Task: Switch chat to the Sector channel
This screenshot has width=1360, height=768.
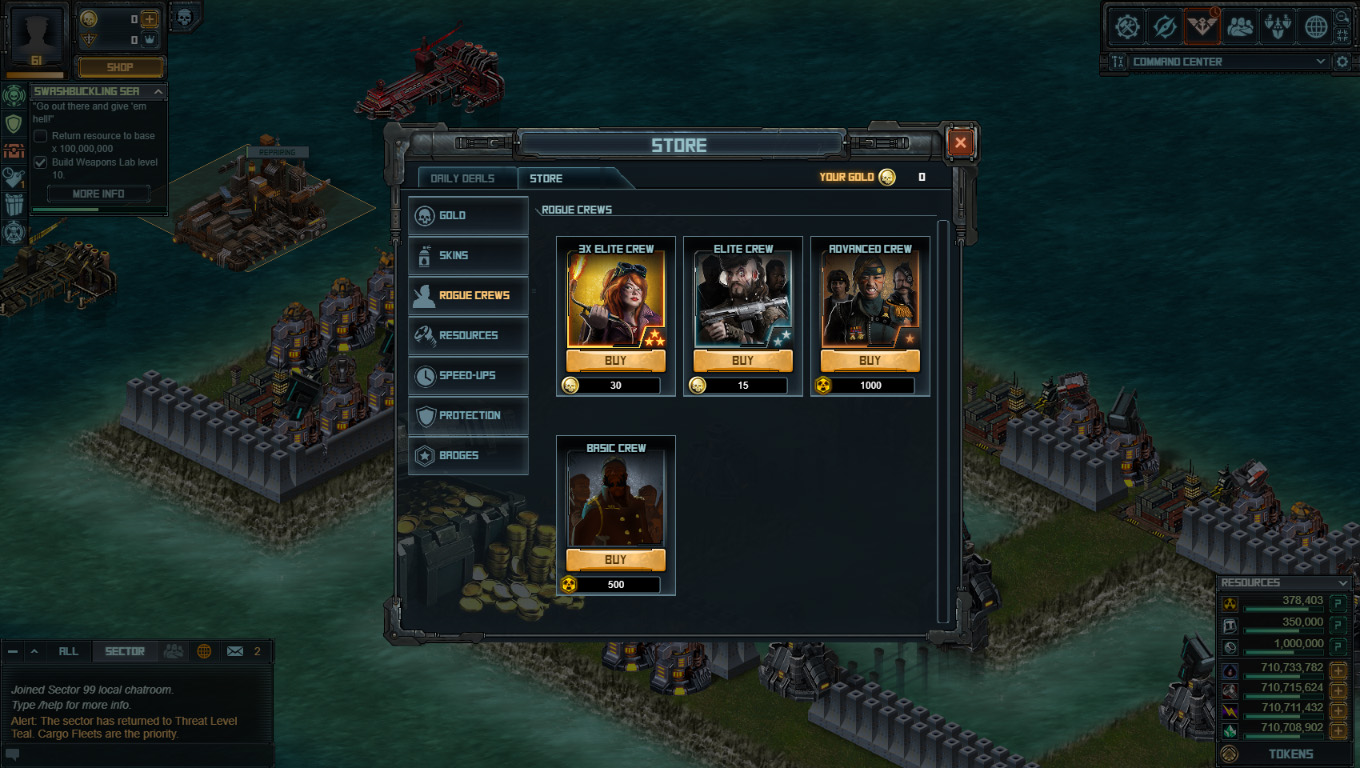Action: tap(125, 651)
